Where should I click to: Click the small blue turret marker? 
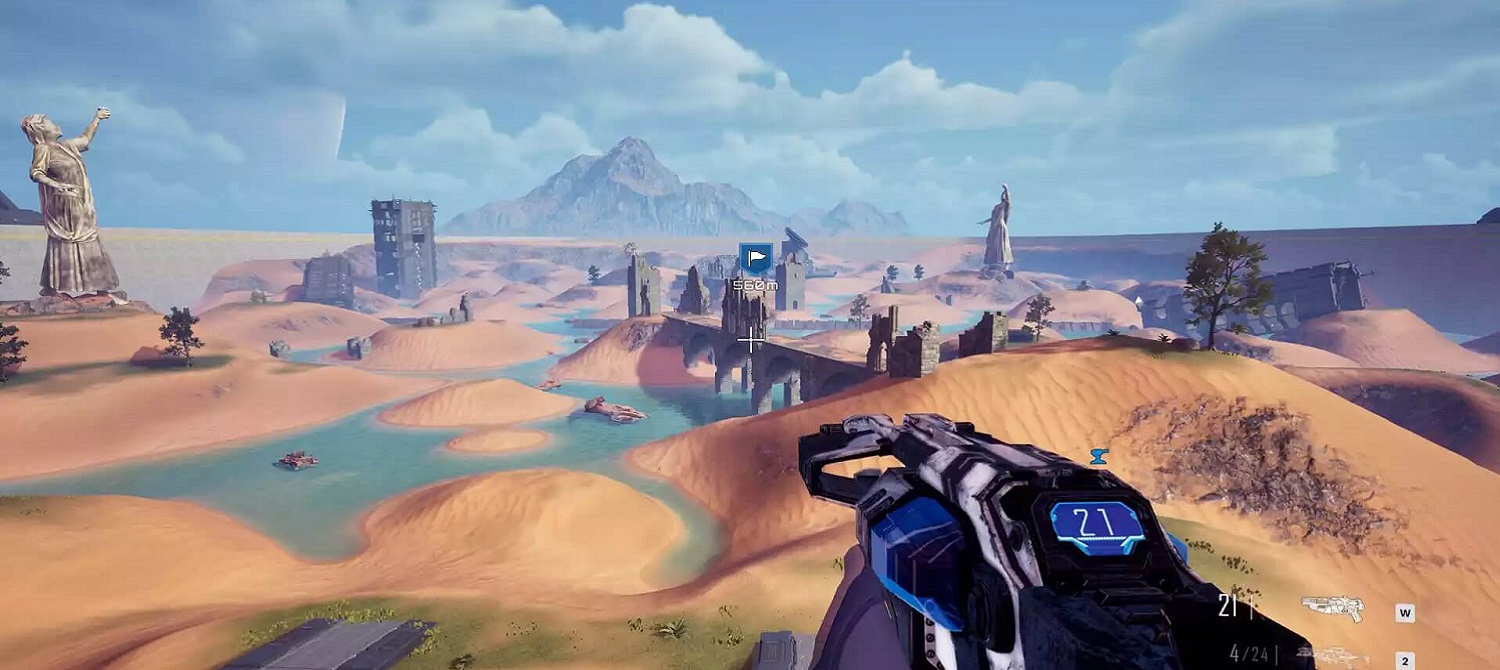pyautogui.click(x=1099, y=456)
